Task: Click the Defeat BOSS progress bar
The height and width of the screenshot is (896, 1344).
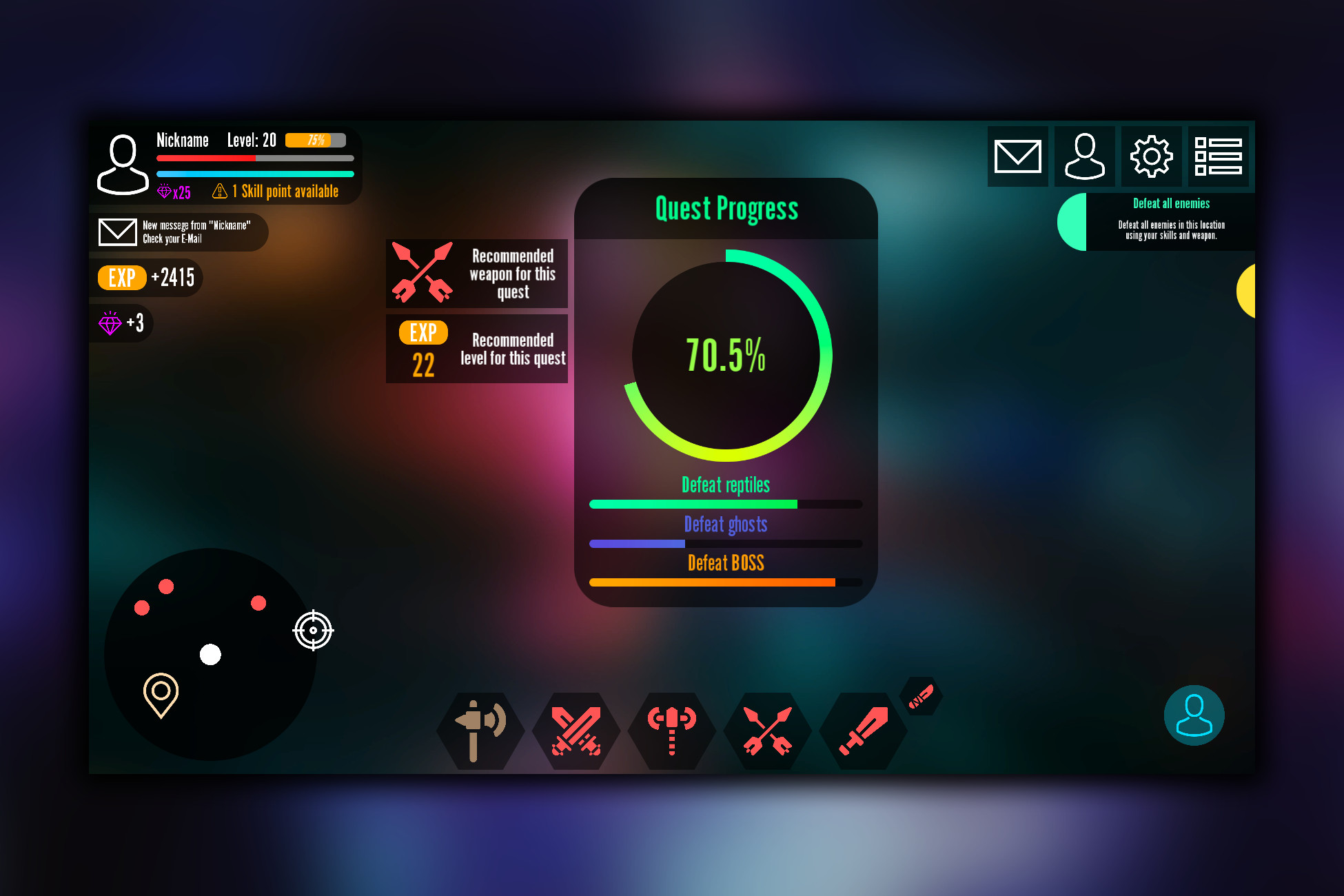Action: (725, 582)
